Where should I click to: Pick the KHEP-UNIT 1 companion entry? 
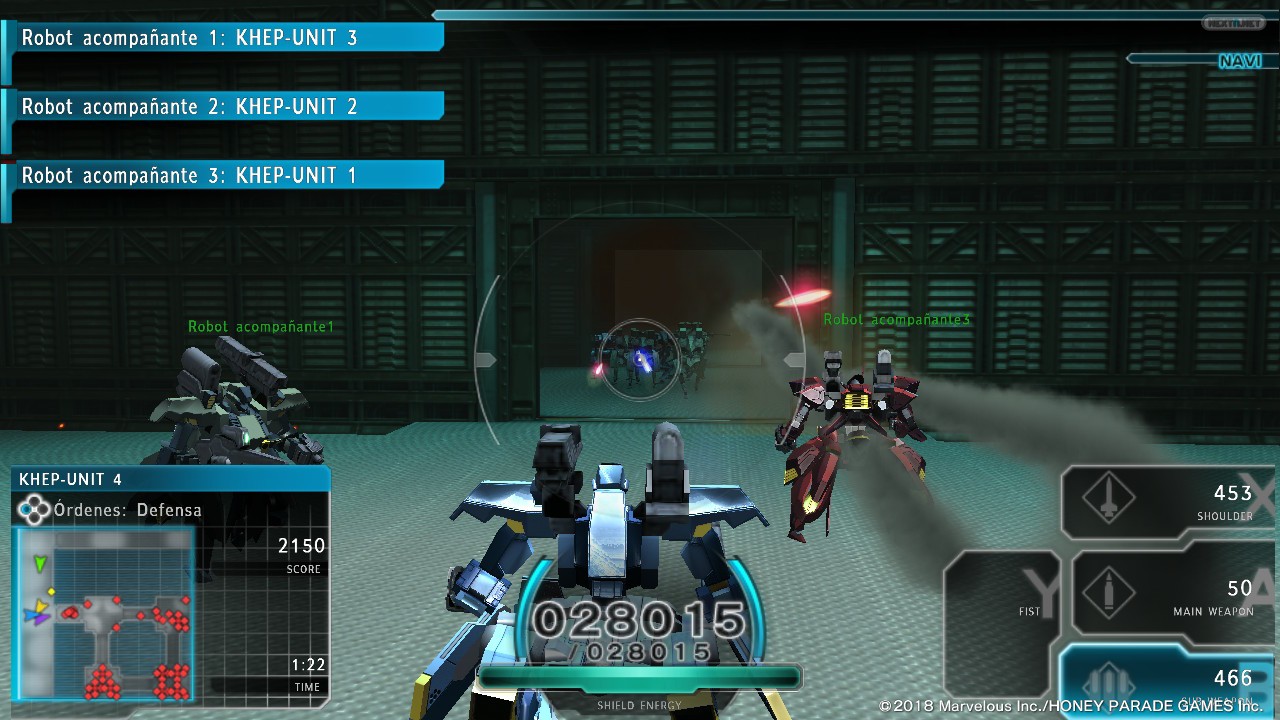[225, 176]
